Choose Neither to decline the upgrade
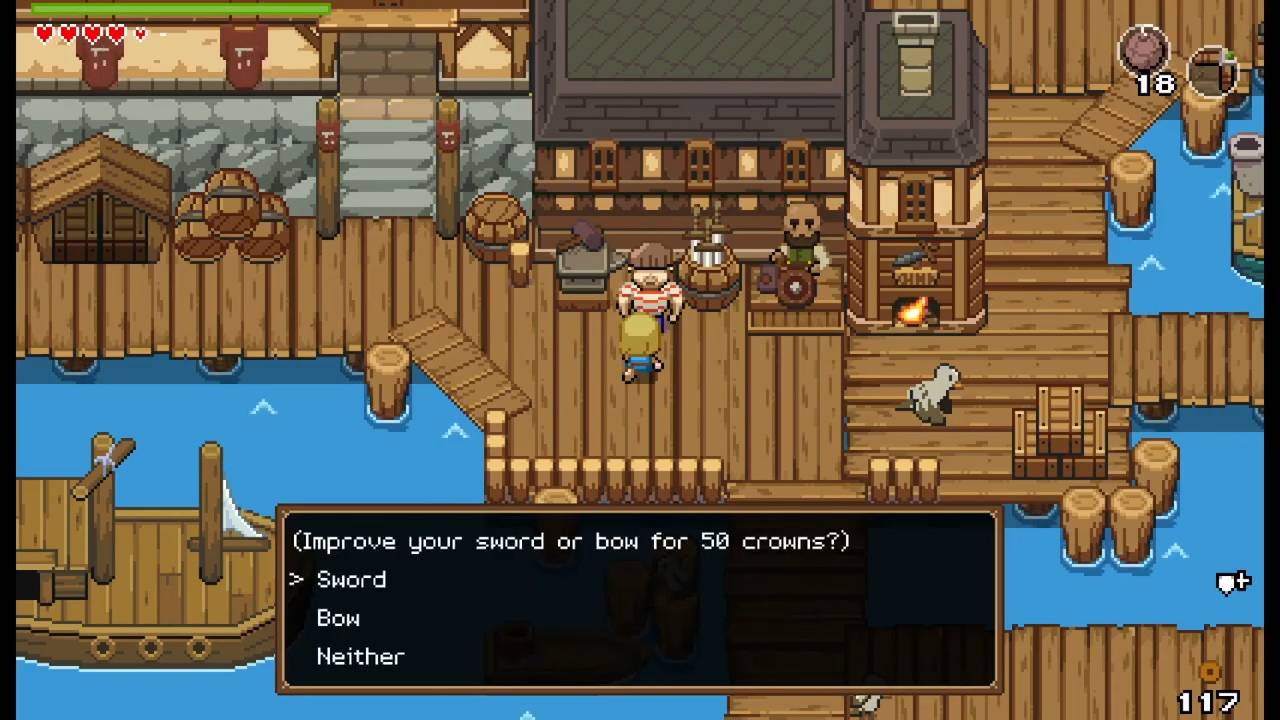Viewport: 1280px width, 720px height. tap(360, 656)
